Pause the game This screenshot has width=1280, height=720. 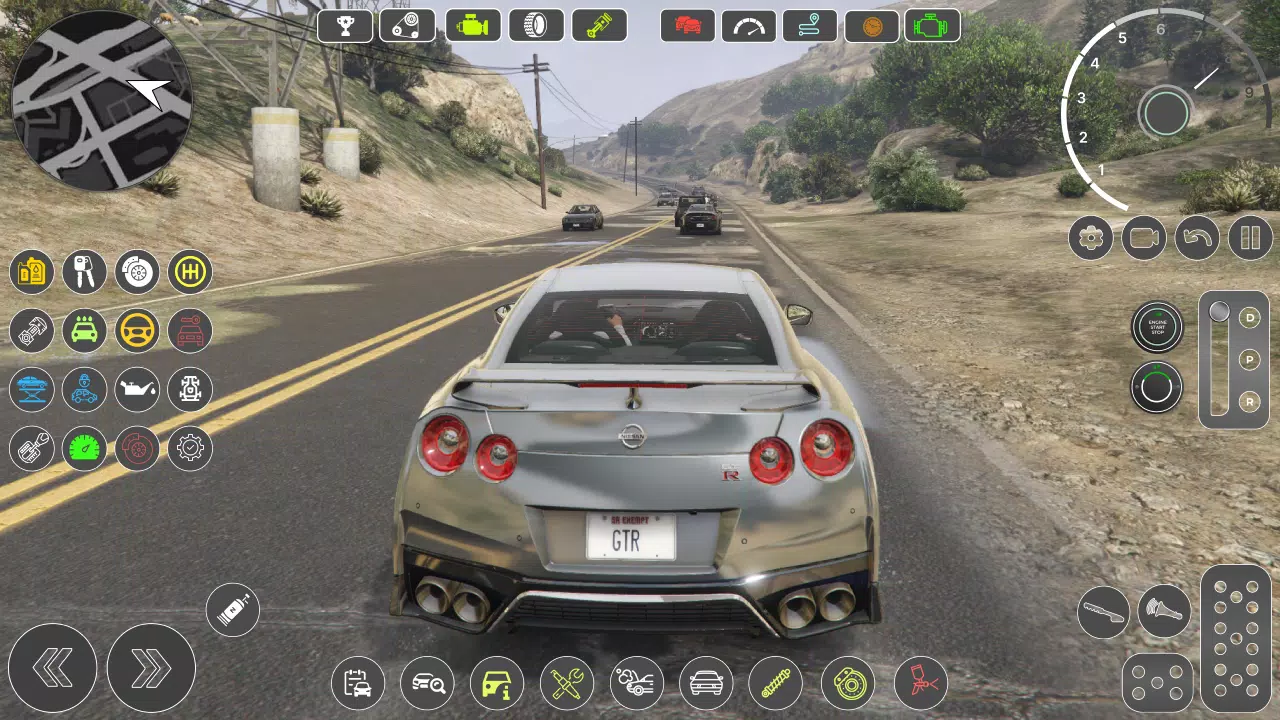pos(1249,238)
